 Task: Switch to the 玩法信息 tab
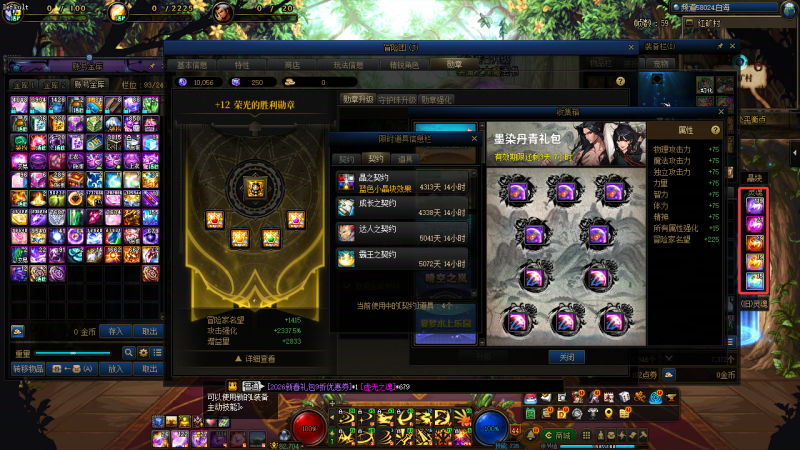[347, 64]
